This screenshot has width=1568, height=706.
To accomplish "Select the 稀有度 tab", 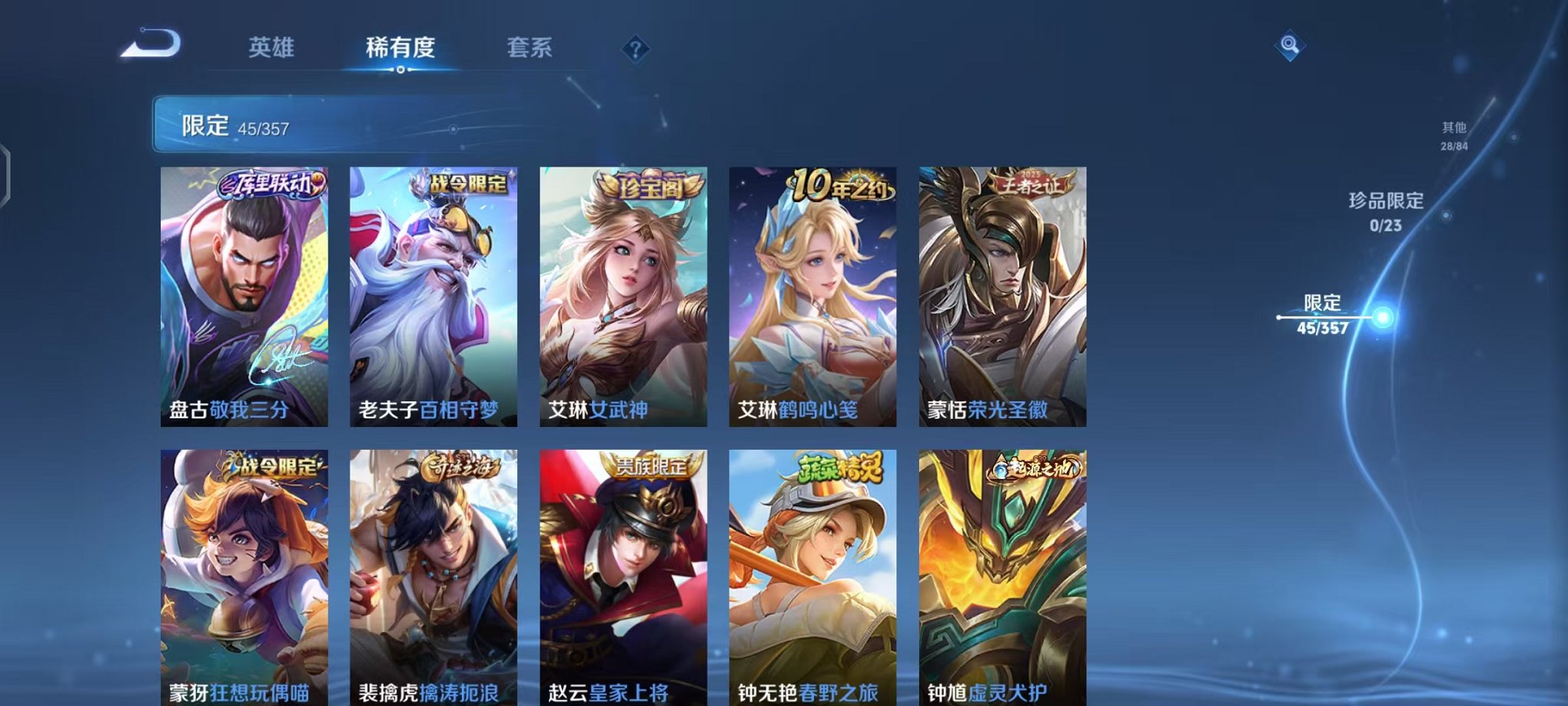I will [400, 48].
